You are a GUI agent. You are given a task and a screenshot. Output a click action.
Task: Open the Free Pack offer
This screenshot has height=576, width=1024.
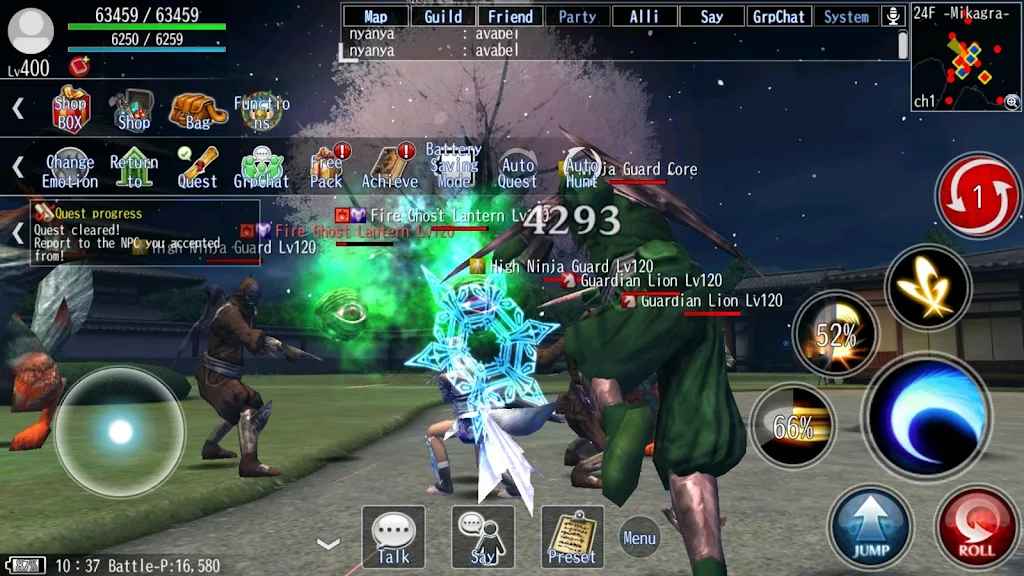326,167
